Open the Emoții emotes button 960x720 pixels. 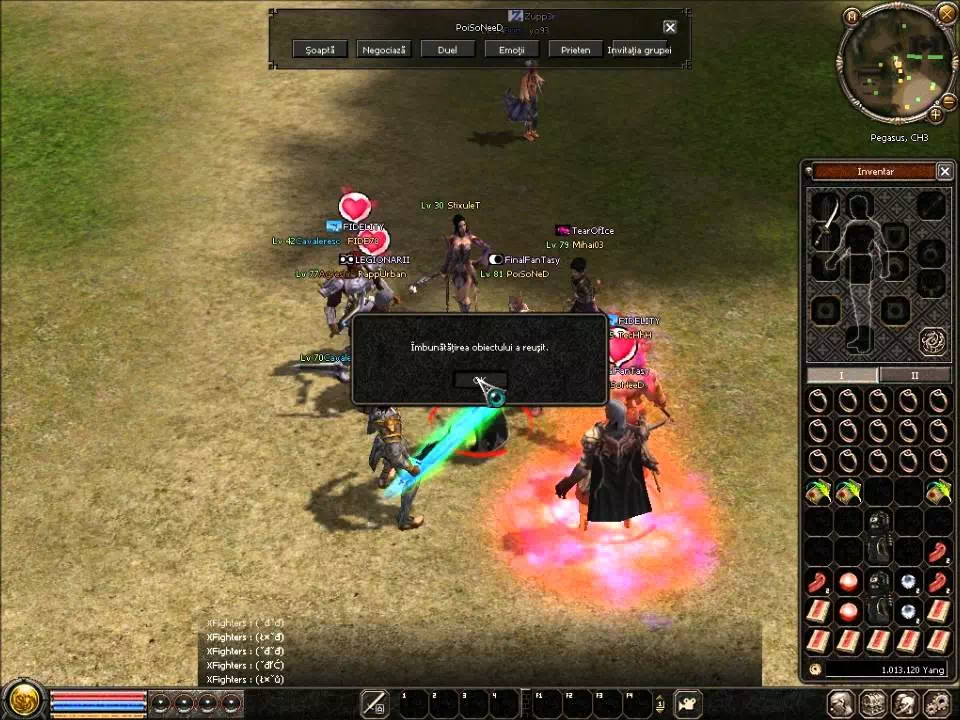point(511,49)
